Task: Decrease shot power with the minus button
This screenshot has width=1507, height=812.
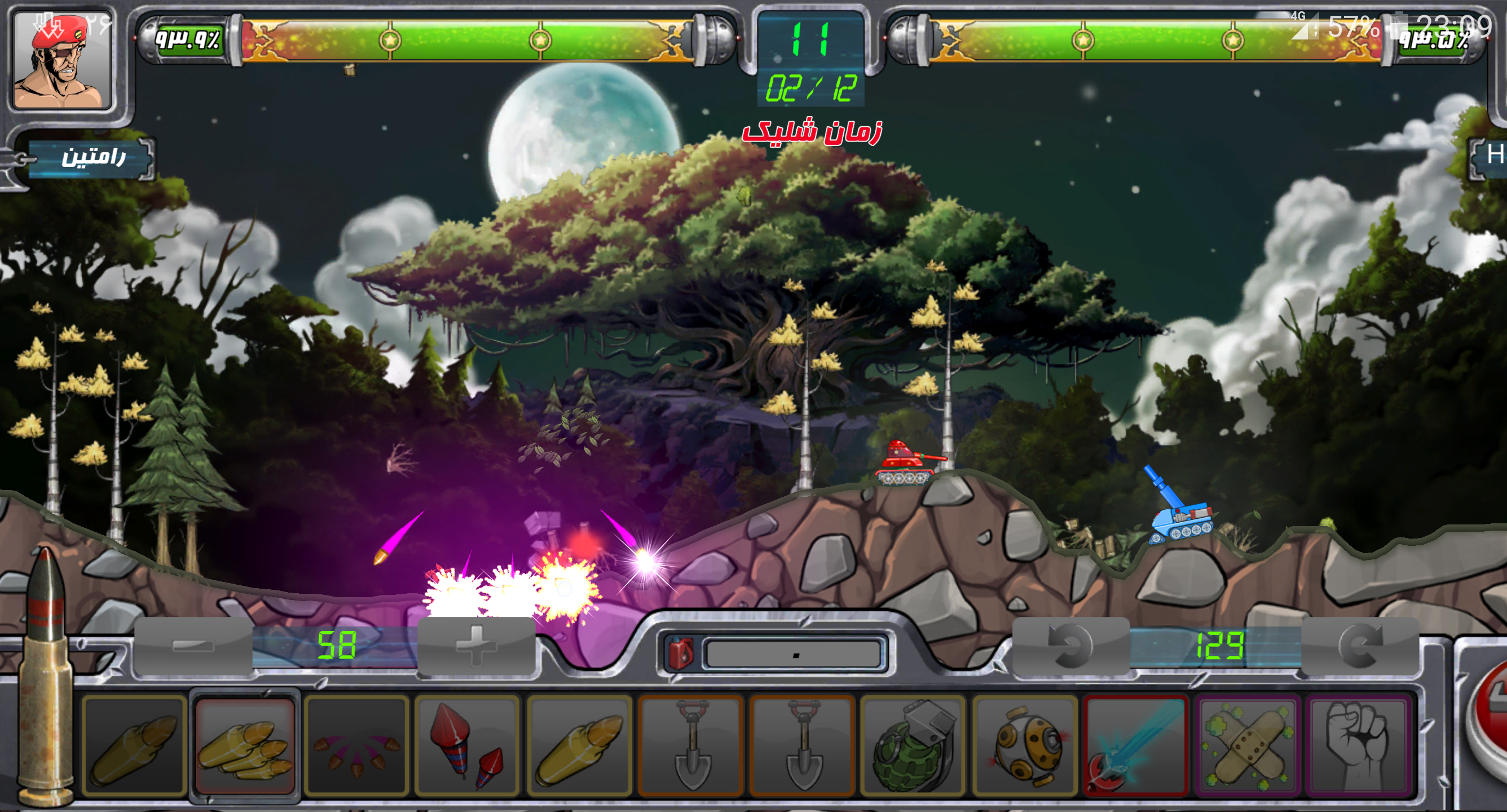Action: [193, 646]
